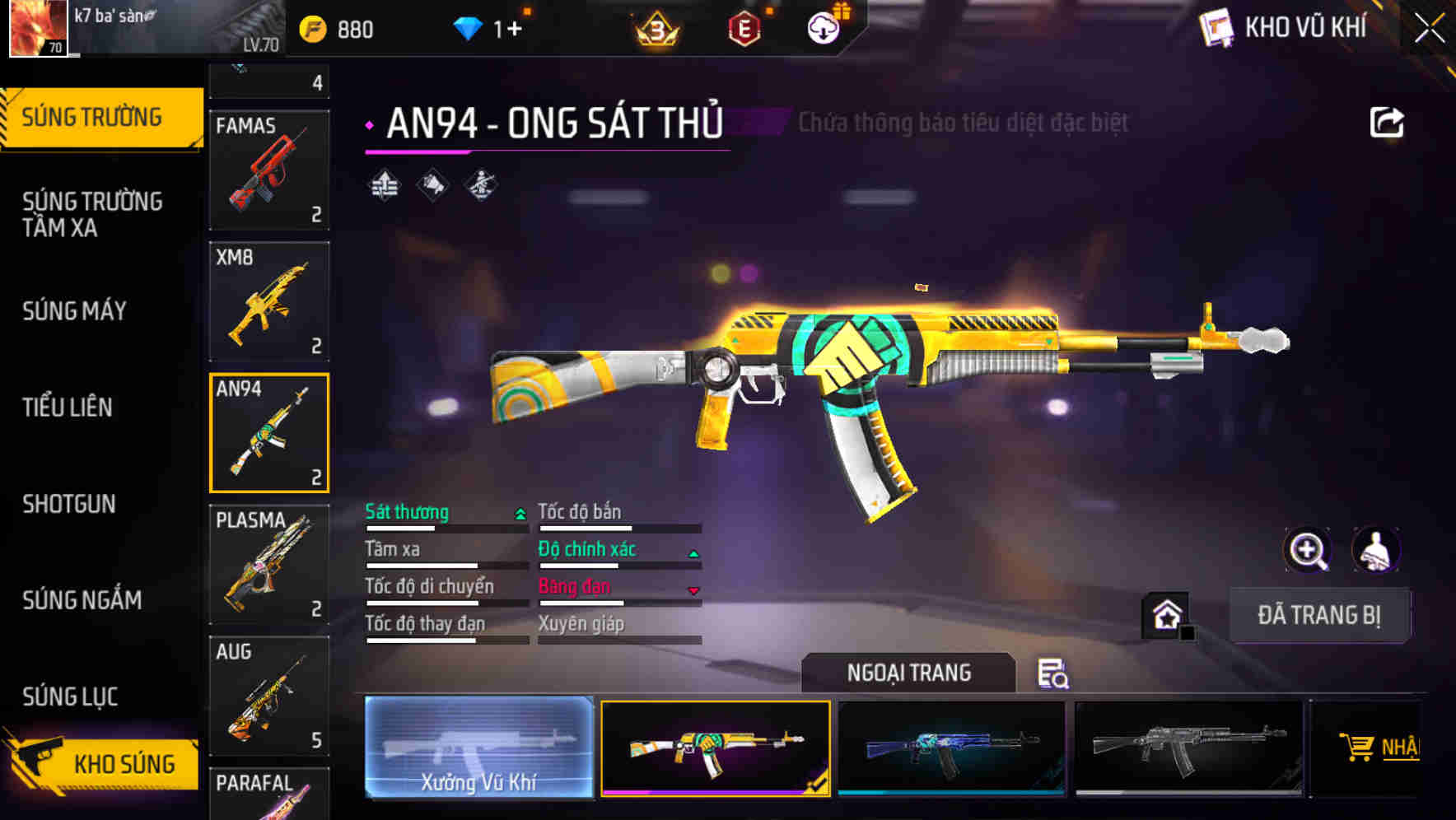
Task: Click the Đã Trang Bị button
Action: tap(1318, 615)
